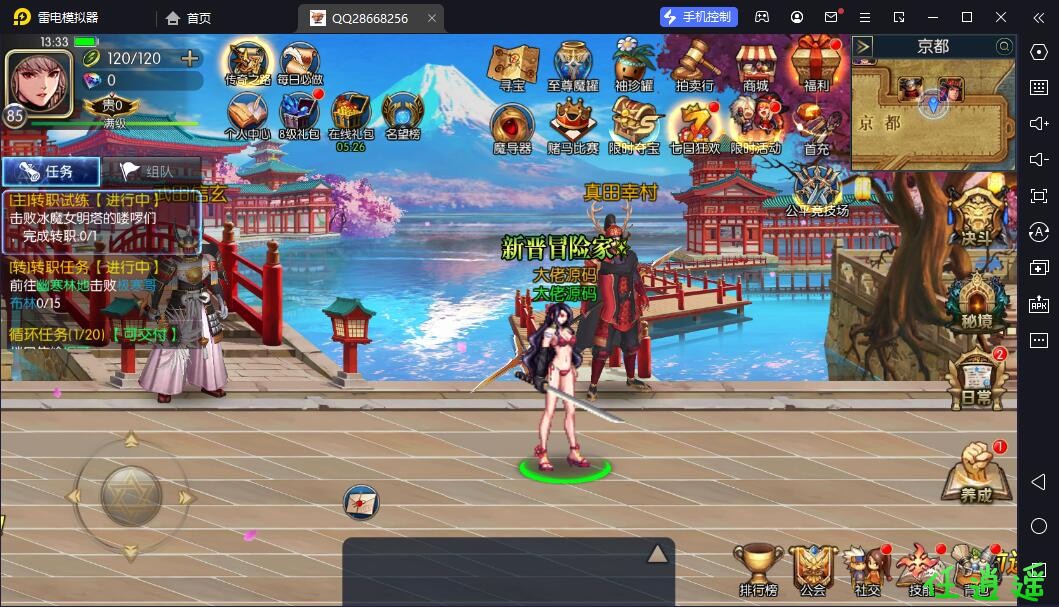The width and height of the screenshot is (1059, 607).
Task: Claim the 在线礼包 online chest
Action: pos(351,120)
